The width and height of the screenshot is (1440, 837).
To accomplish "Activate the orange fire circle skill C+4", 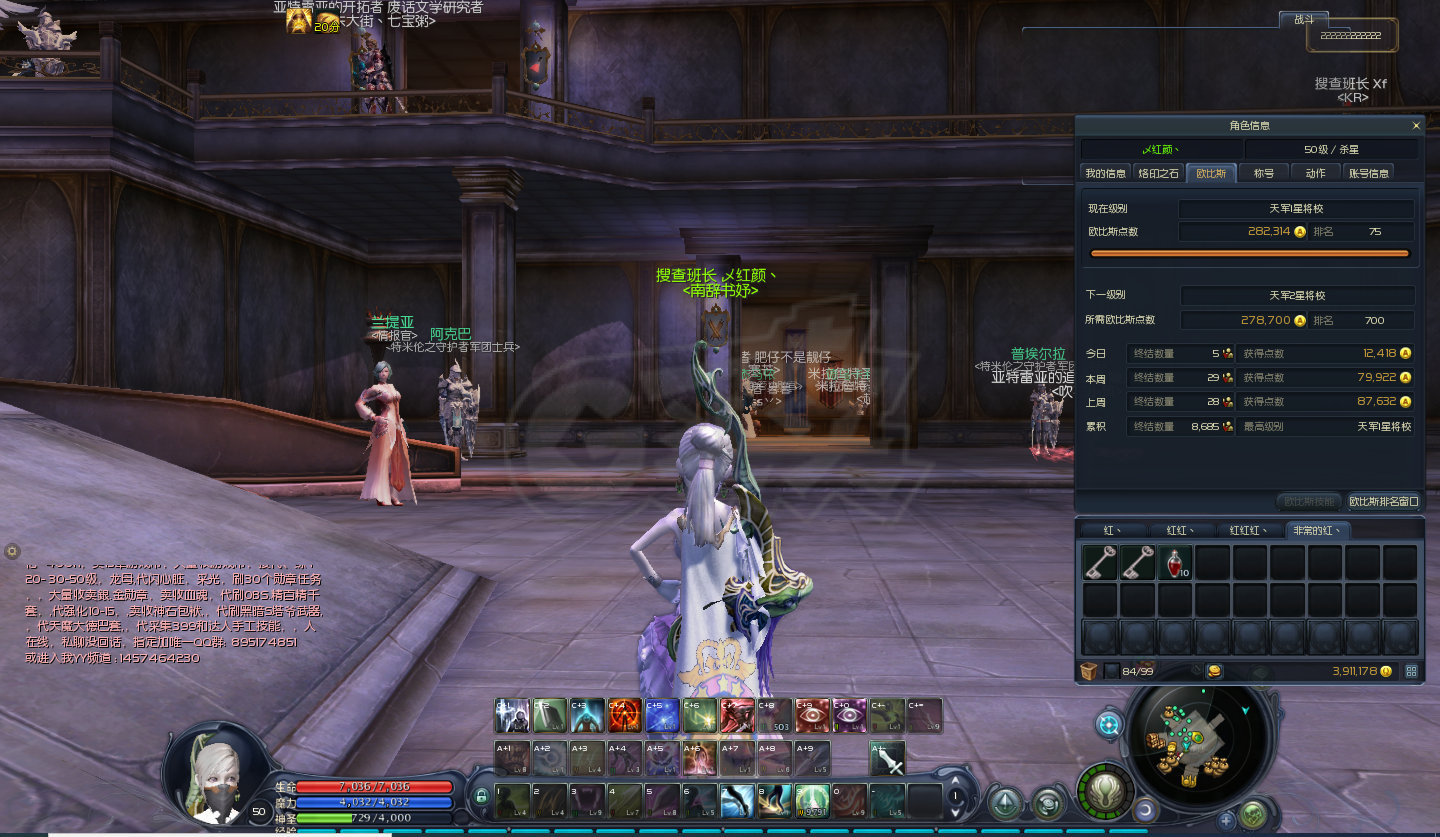I will coord(625,715).
